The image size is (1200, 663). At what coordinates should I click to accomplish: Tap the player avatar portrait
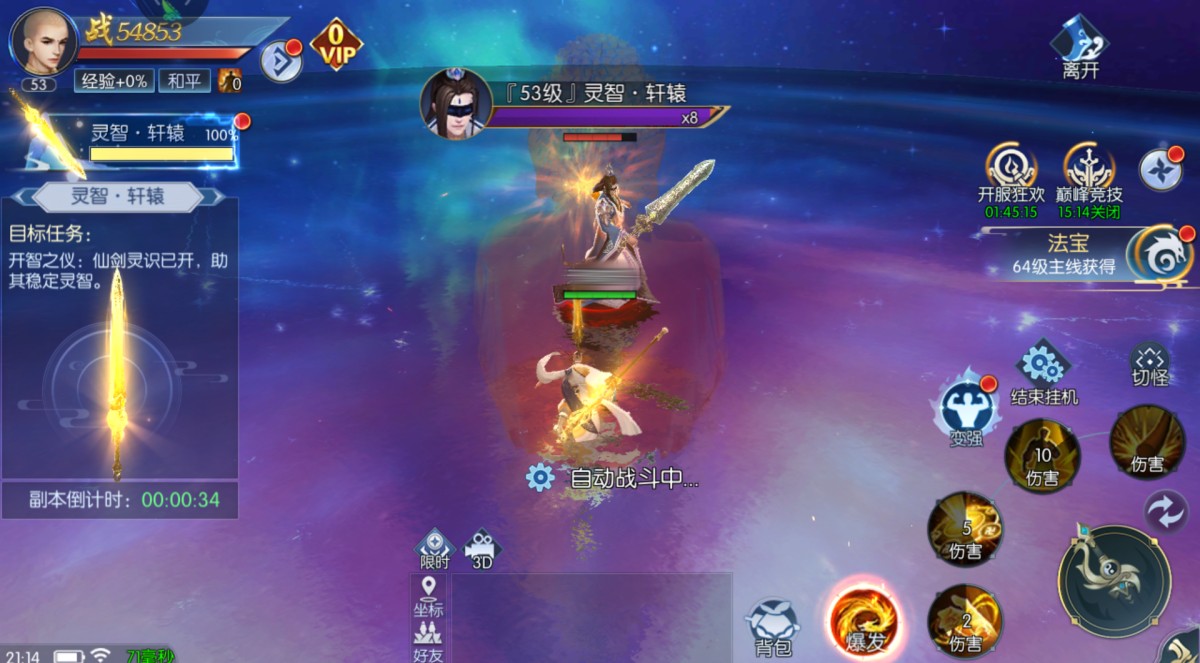[x=42, y=40]
